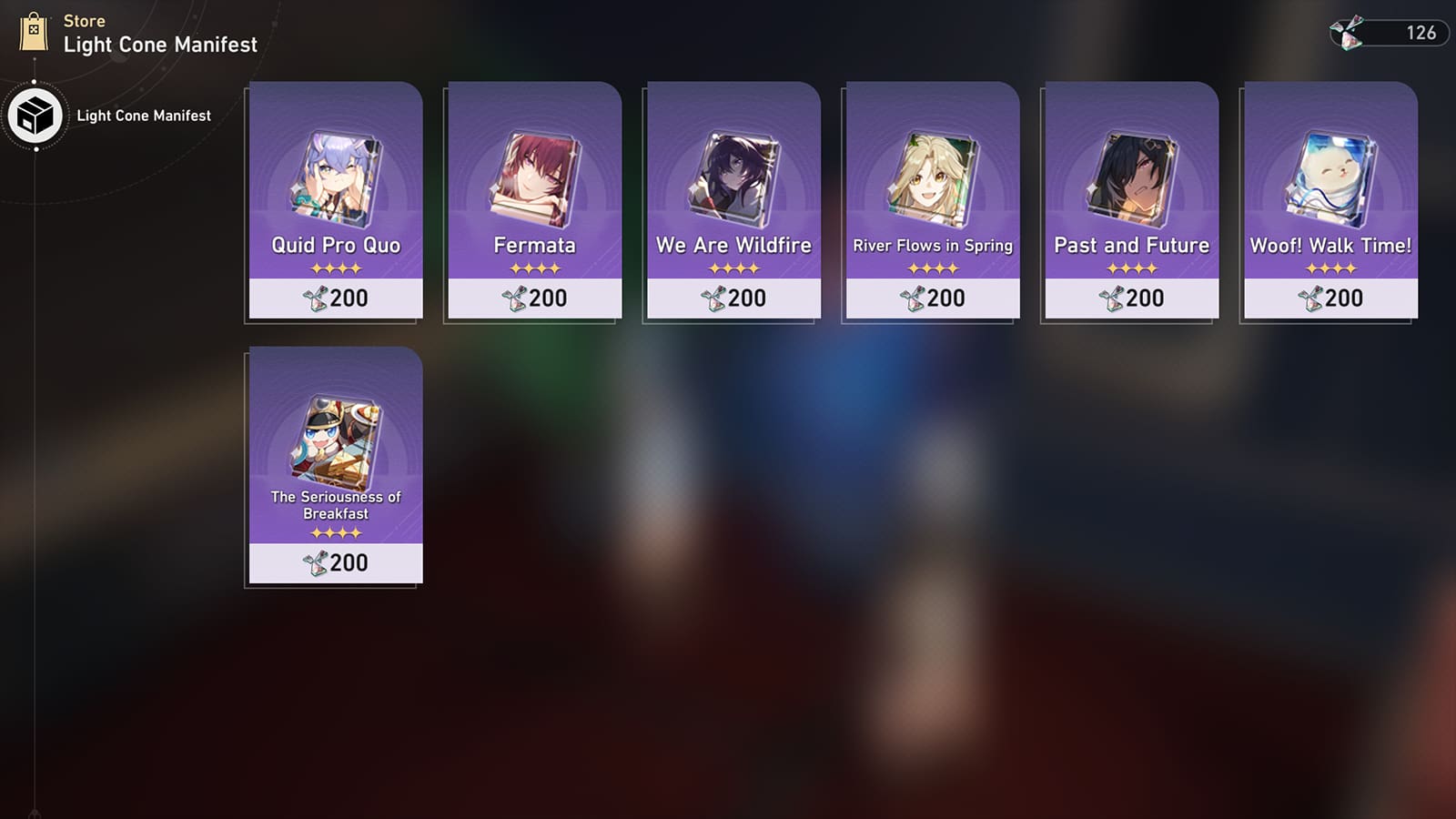
Task: Select the Light Cone Manifest cube icon
Action: [x=35, y=116]
